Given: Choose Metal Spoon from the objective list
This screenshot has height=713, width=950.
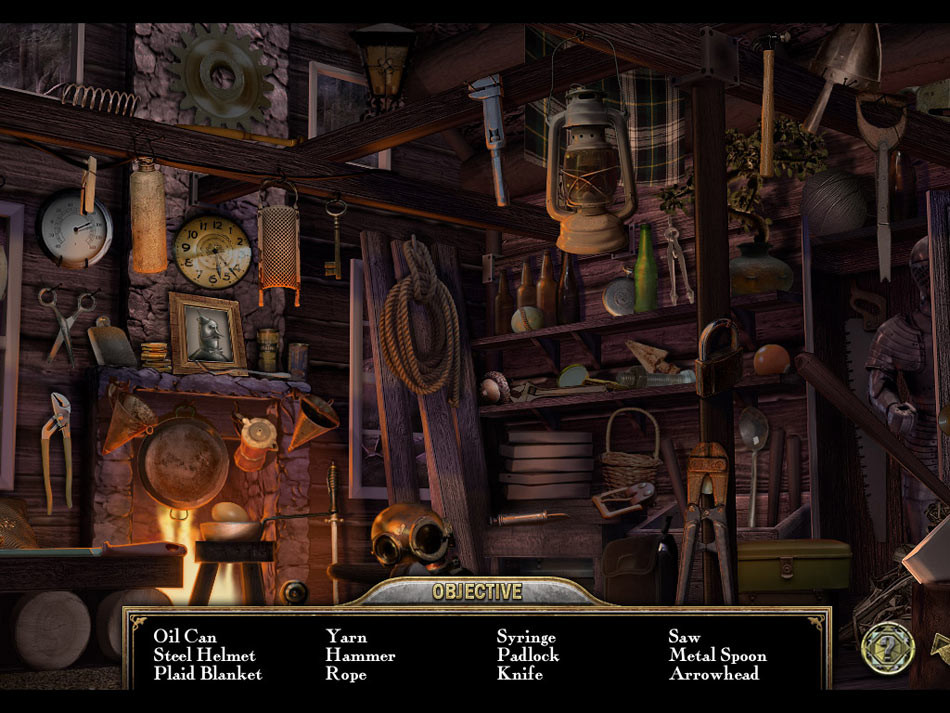Looking at the screenshot, I should click(x=717, y=656).
